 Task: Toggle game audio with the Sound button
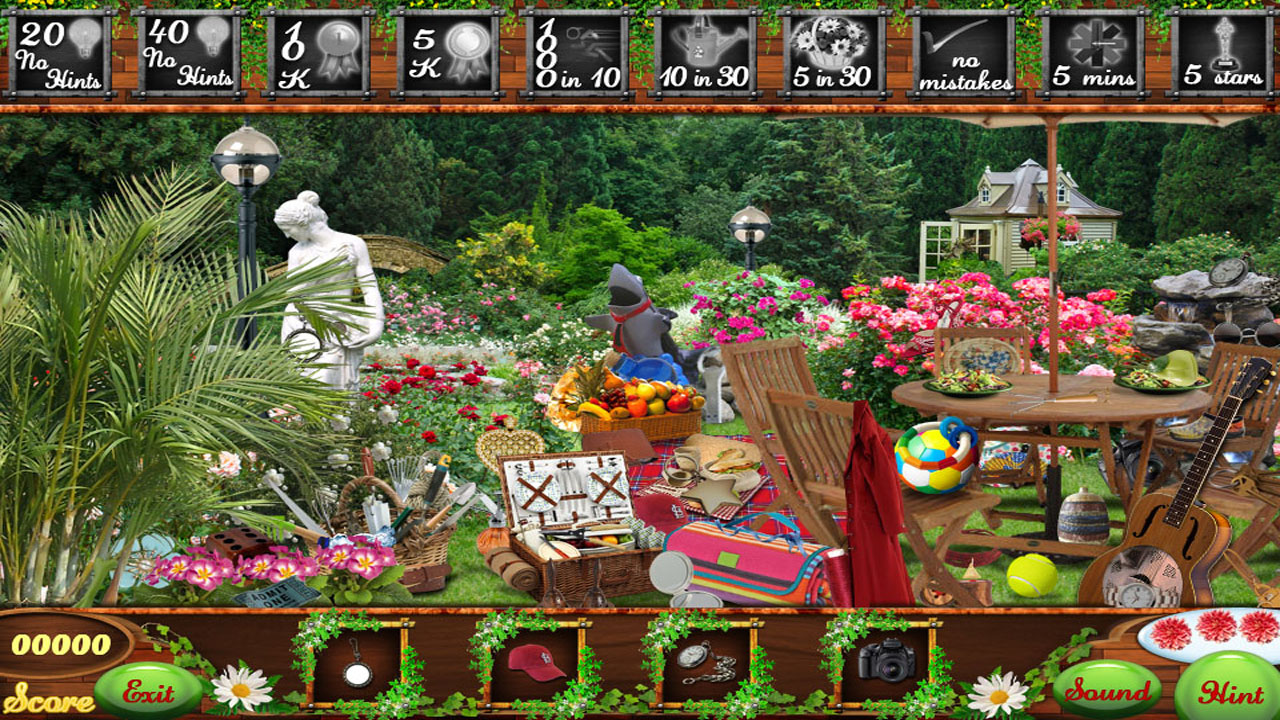click(1106, 687)
